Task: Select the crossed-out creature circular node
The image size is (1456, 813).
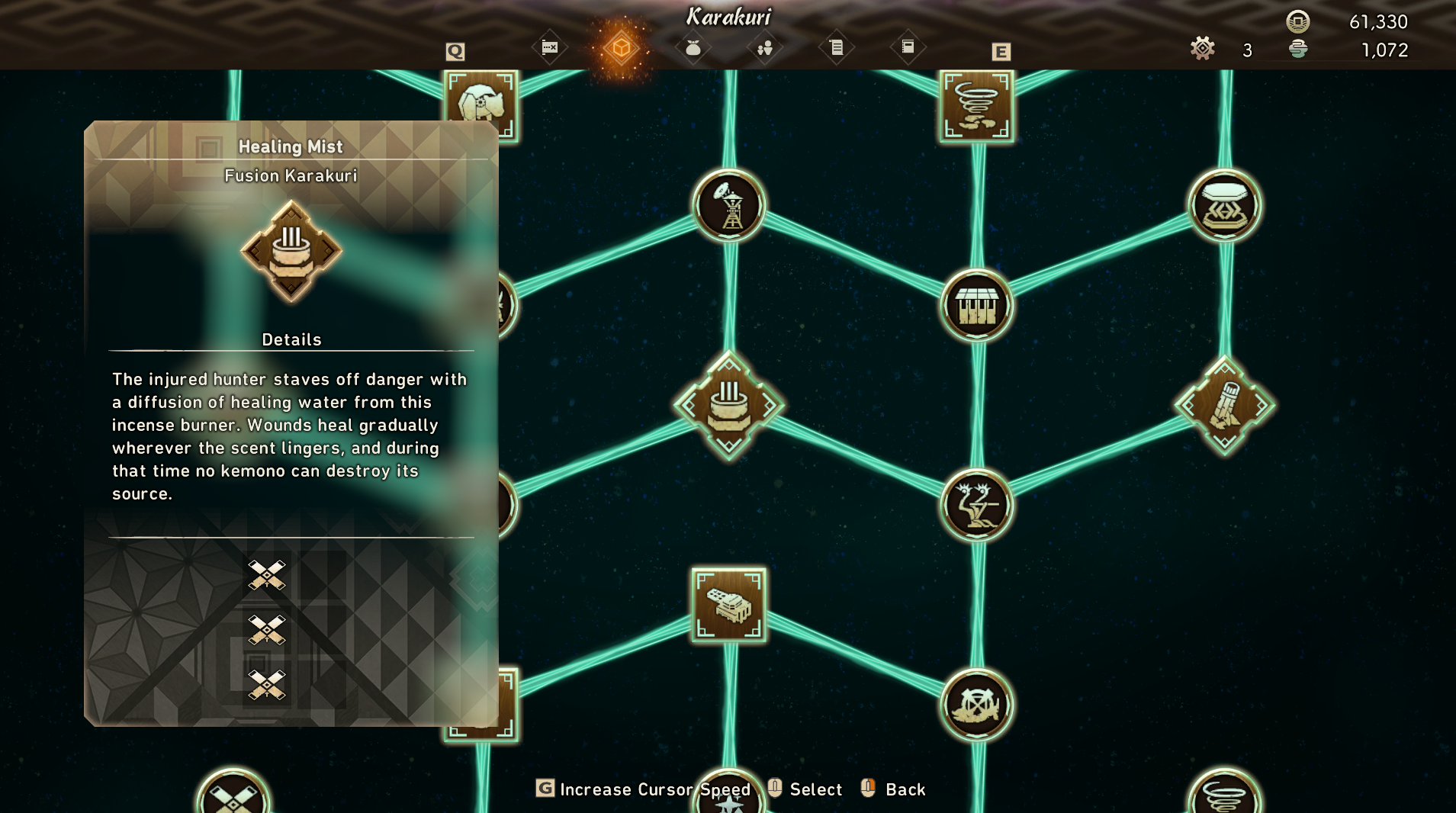Action: click(976, 705)
